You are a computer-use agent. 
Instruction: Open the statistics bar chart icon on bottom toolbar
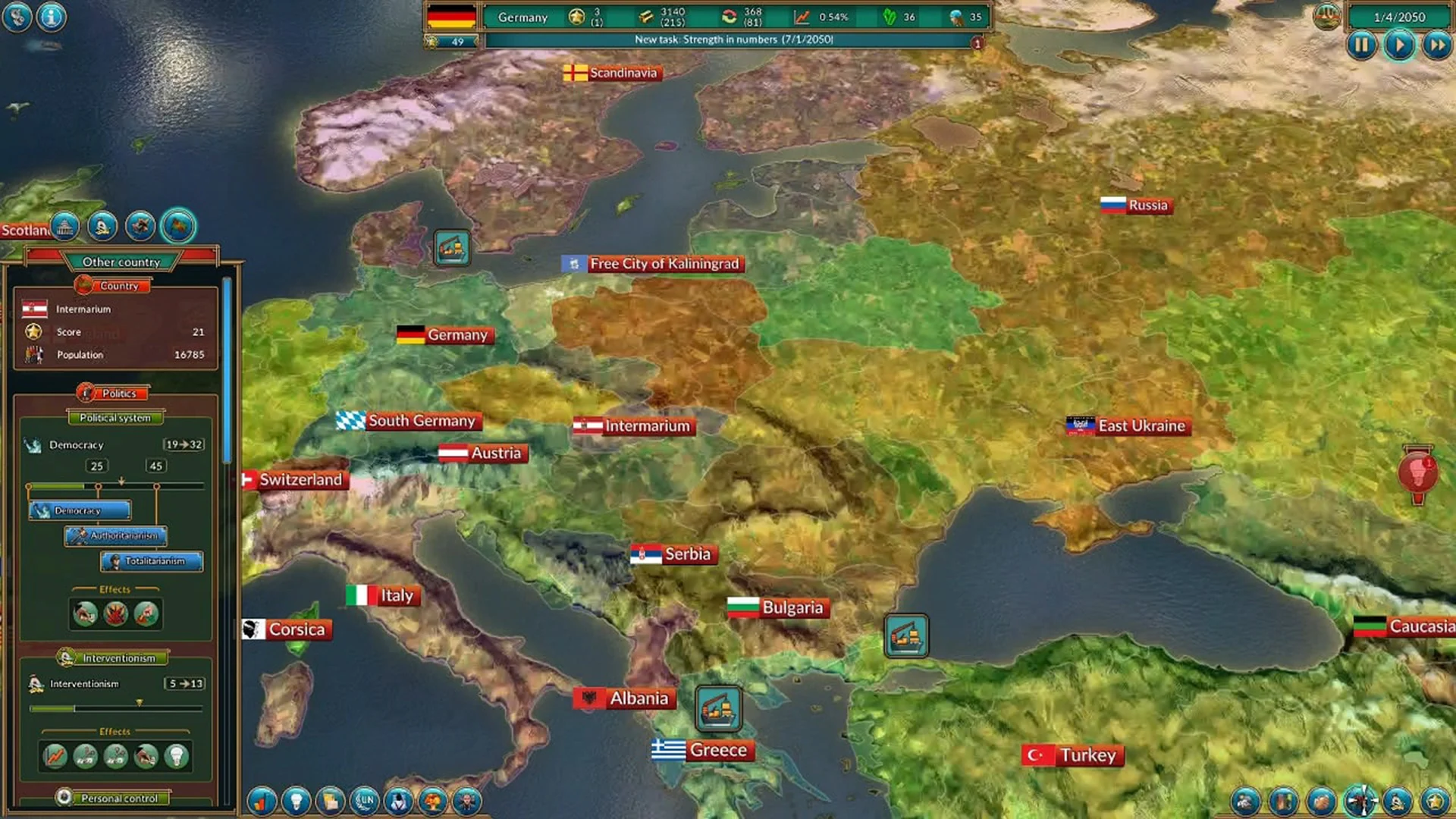pos(262,800)
